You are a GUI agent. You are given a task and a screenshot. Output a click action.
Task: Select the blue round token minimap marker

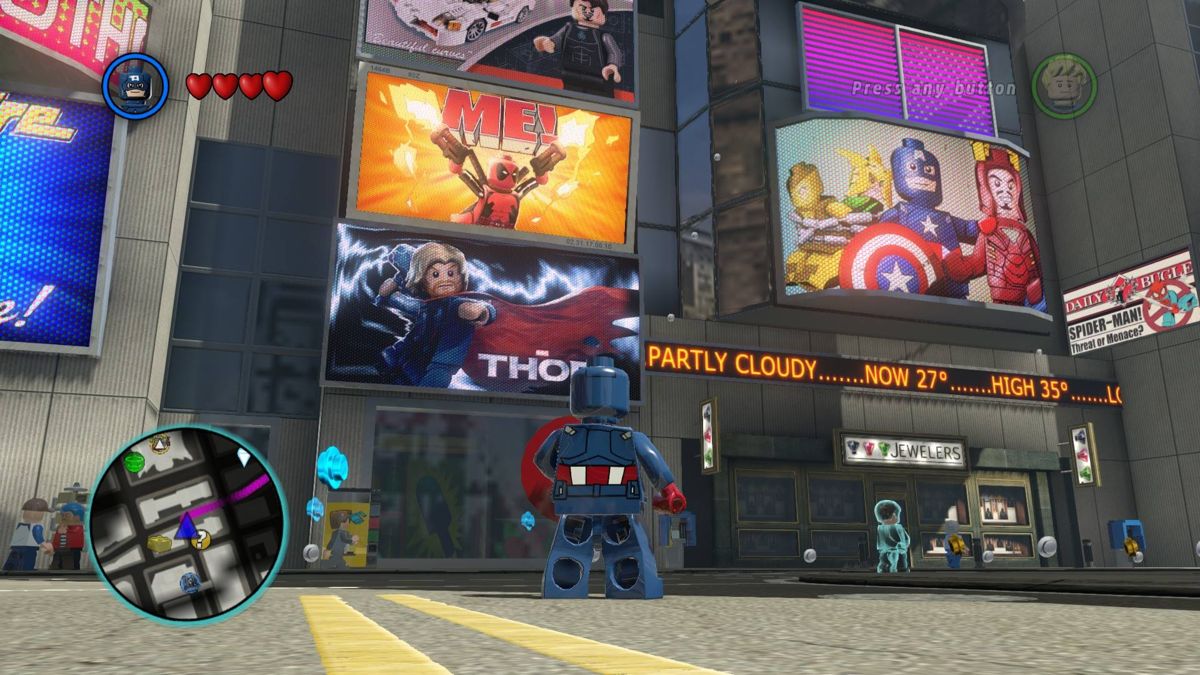coord(190,583)
